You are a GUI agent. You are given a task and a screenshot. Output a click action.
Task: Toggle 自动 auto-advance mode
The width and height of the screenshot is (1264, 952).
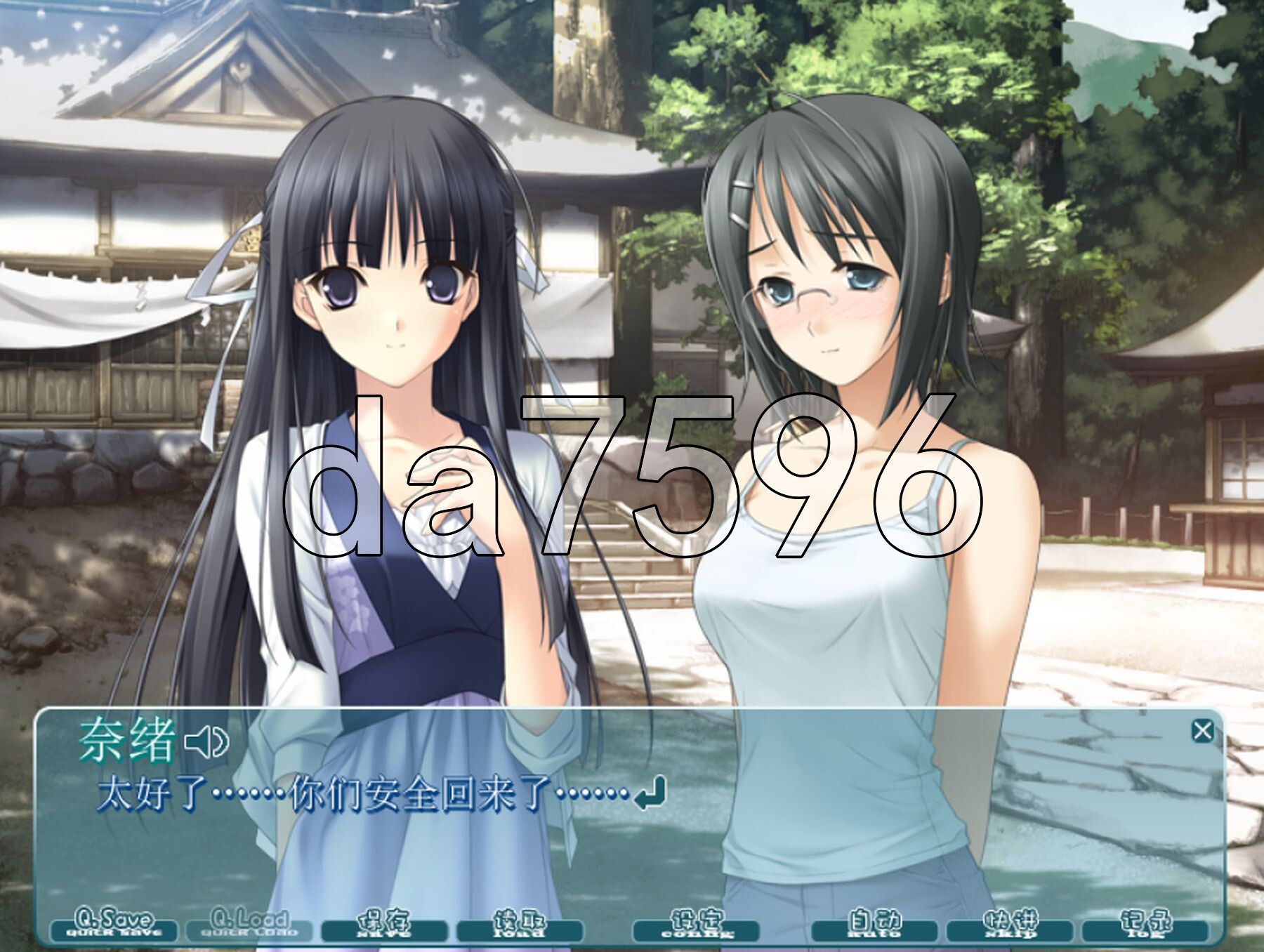pos(874,925)
